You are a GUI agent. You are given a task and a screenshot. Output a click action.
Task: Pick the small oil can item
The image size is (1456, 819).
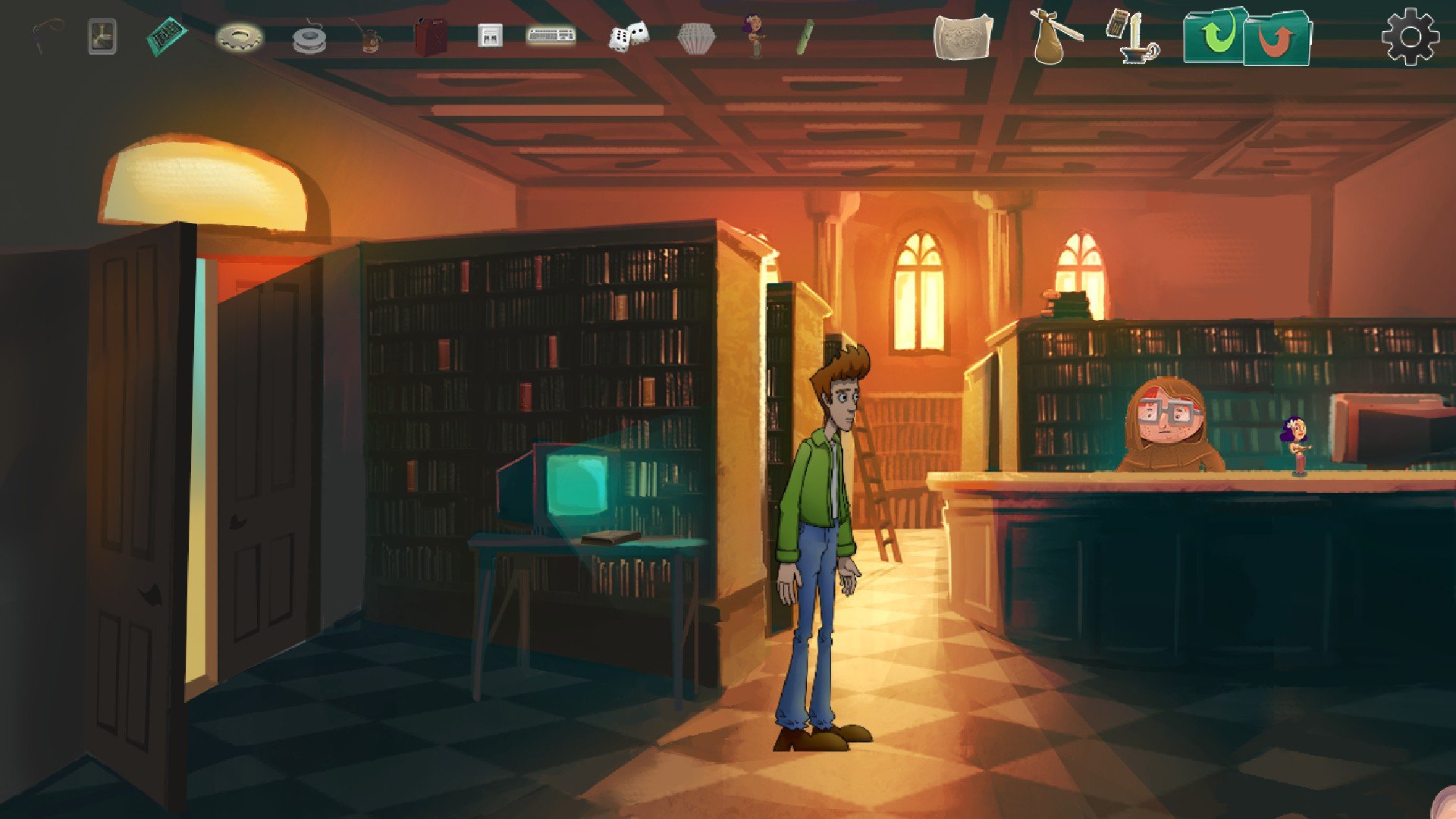click(368, 37)
